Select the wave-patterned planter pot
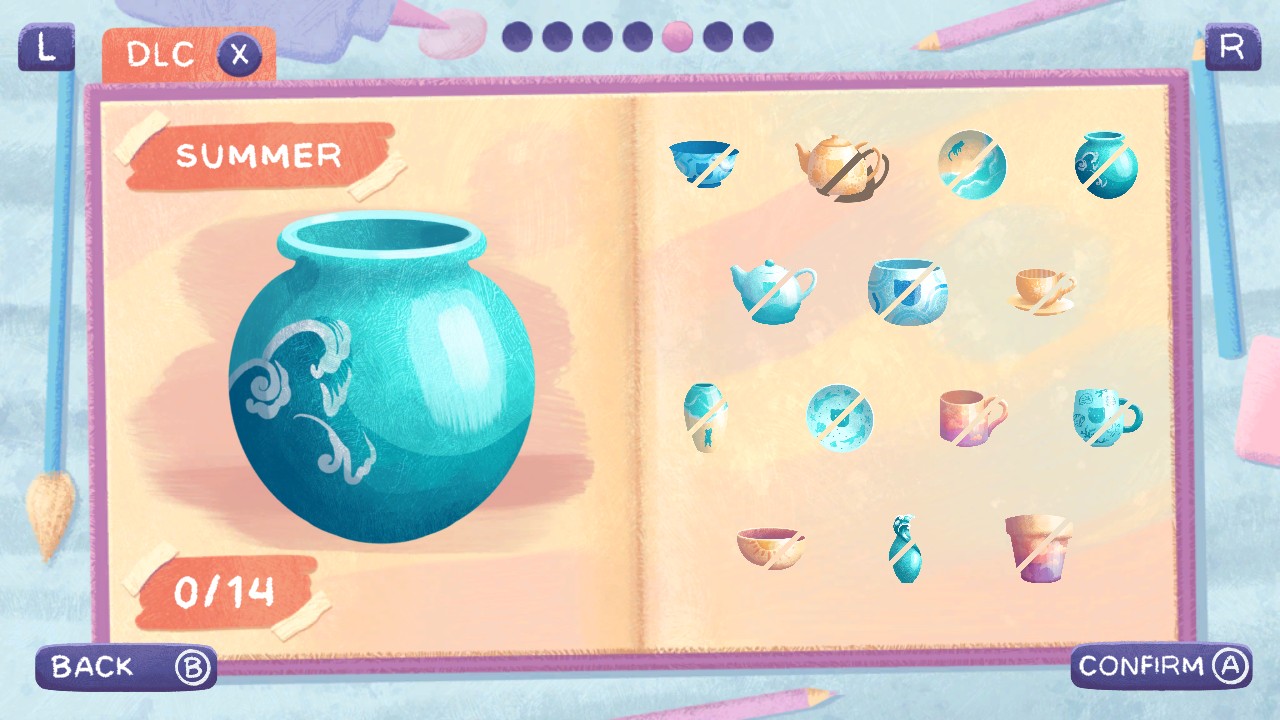The image size is (1280, 720). pos(905,292)
